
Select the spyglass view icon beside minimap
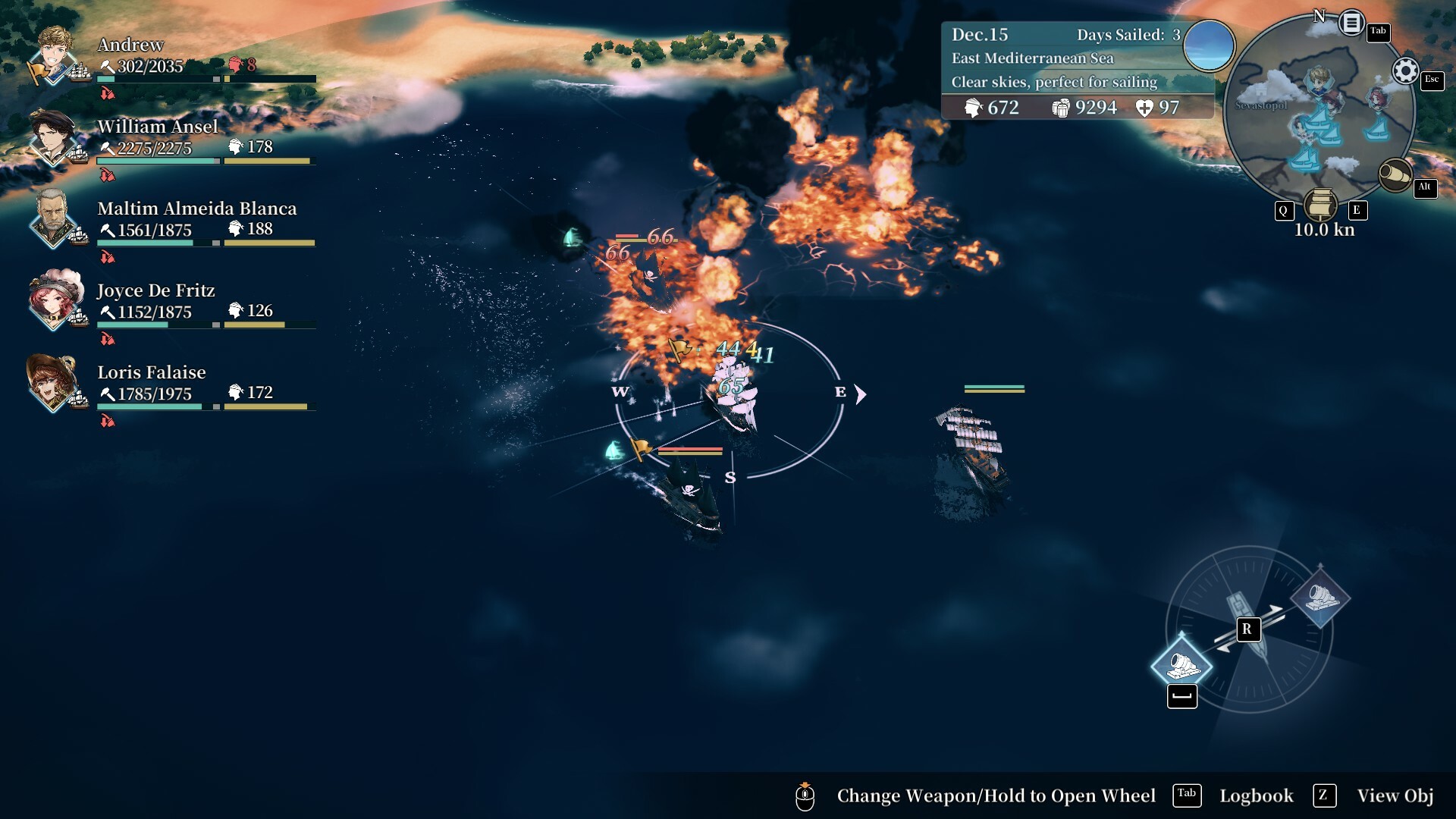(x=1395, y=173)
